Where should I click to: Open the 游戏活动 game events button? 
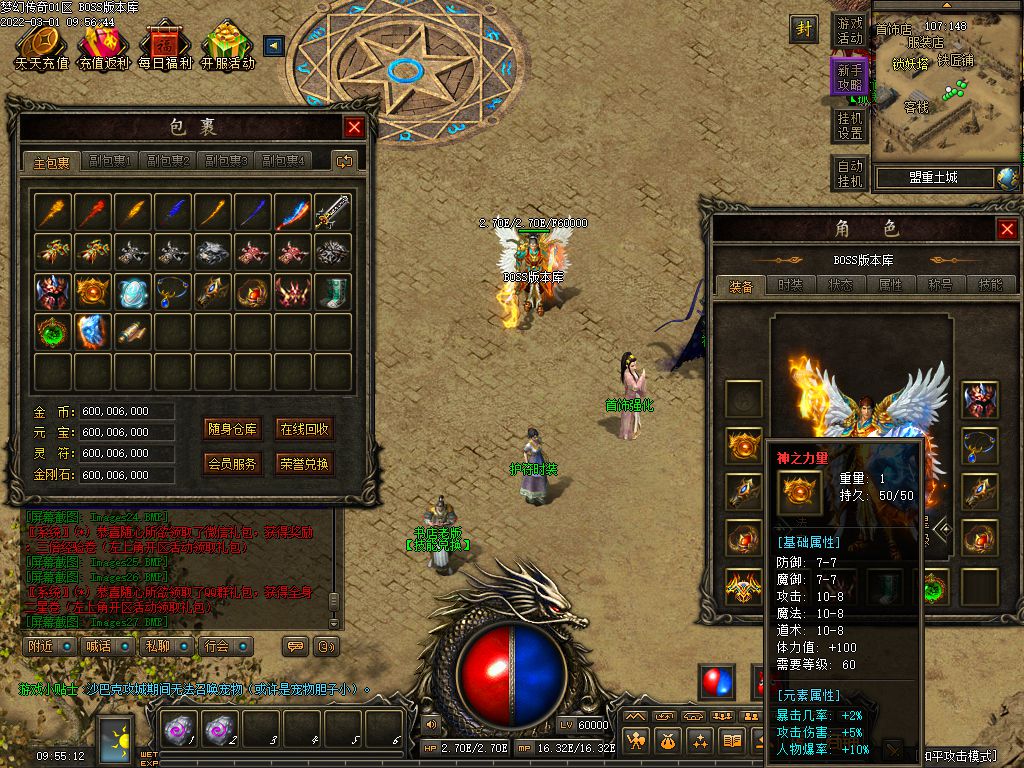[x=850, y=31]
